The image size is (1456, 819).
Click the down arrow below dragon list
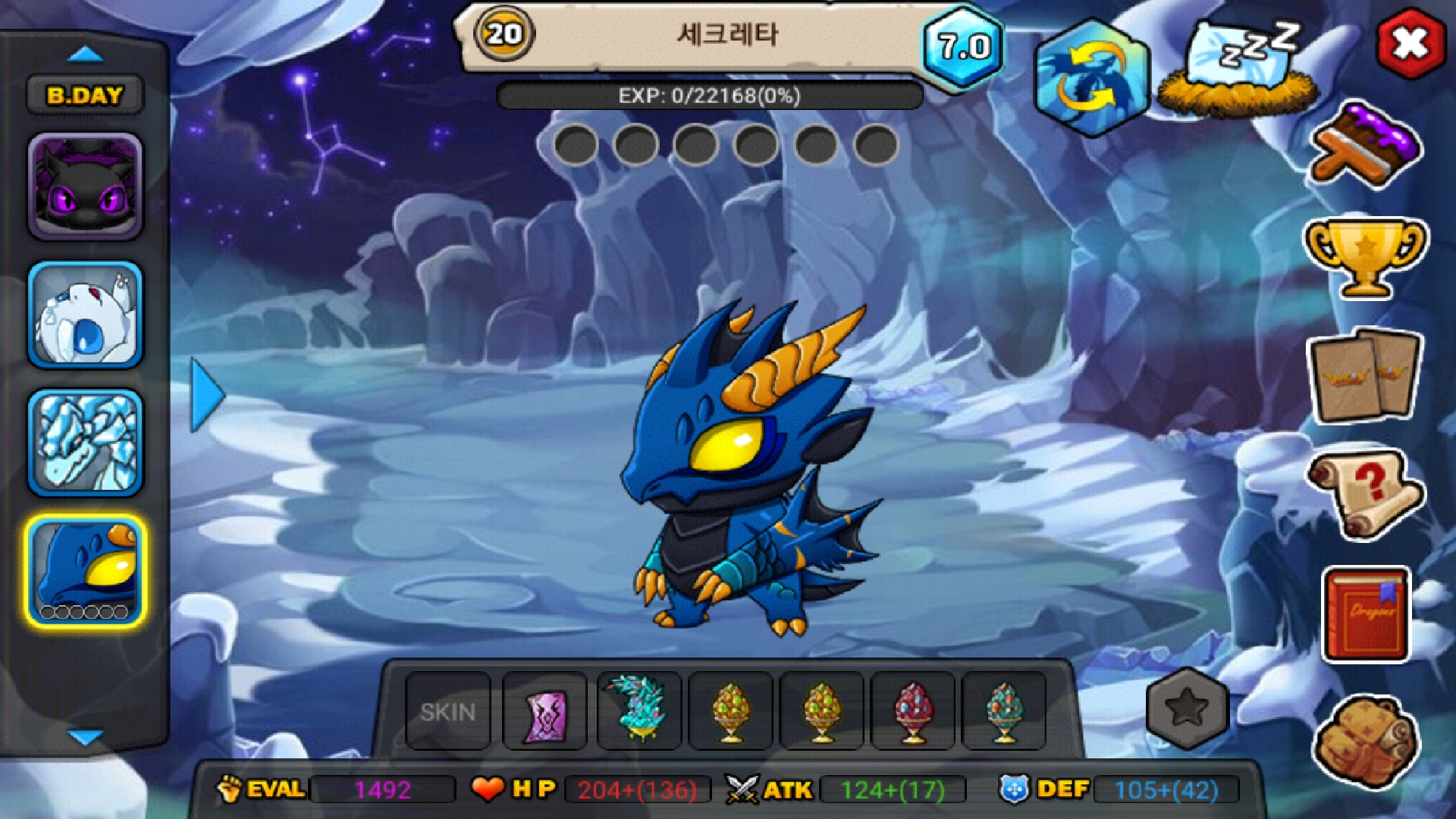[x=85, y=736]
